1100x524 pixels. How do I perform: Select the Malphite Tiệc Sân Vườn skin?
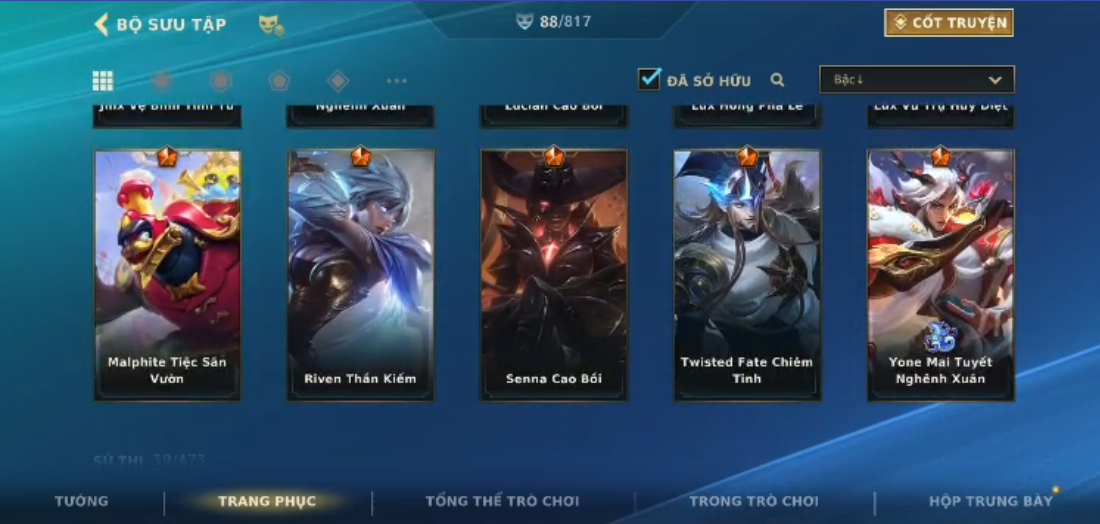pyautogui.click(x=167, y=275)
